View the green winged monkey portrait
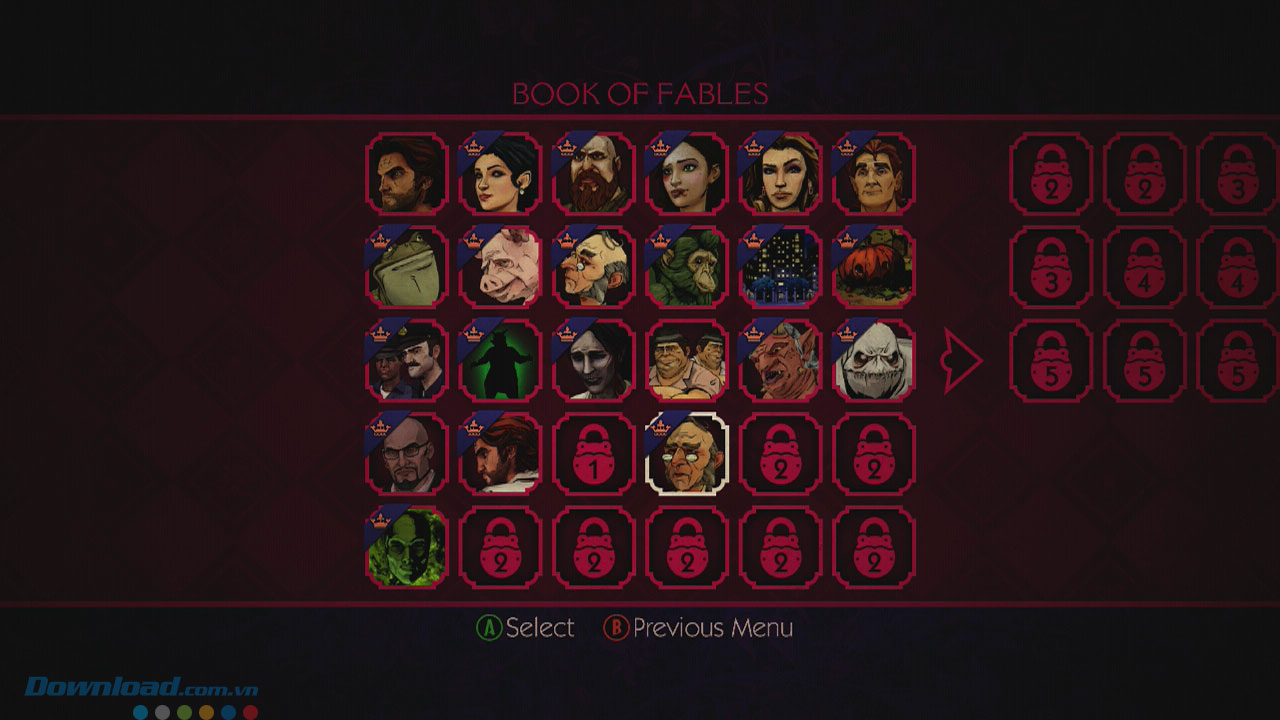Image resolution: width=1280 pixels, height=720 pixels. coord(687,267)
